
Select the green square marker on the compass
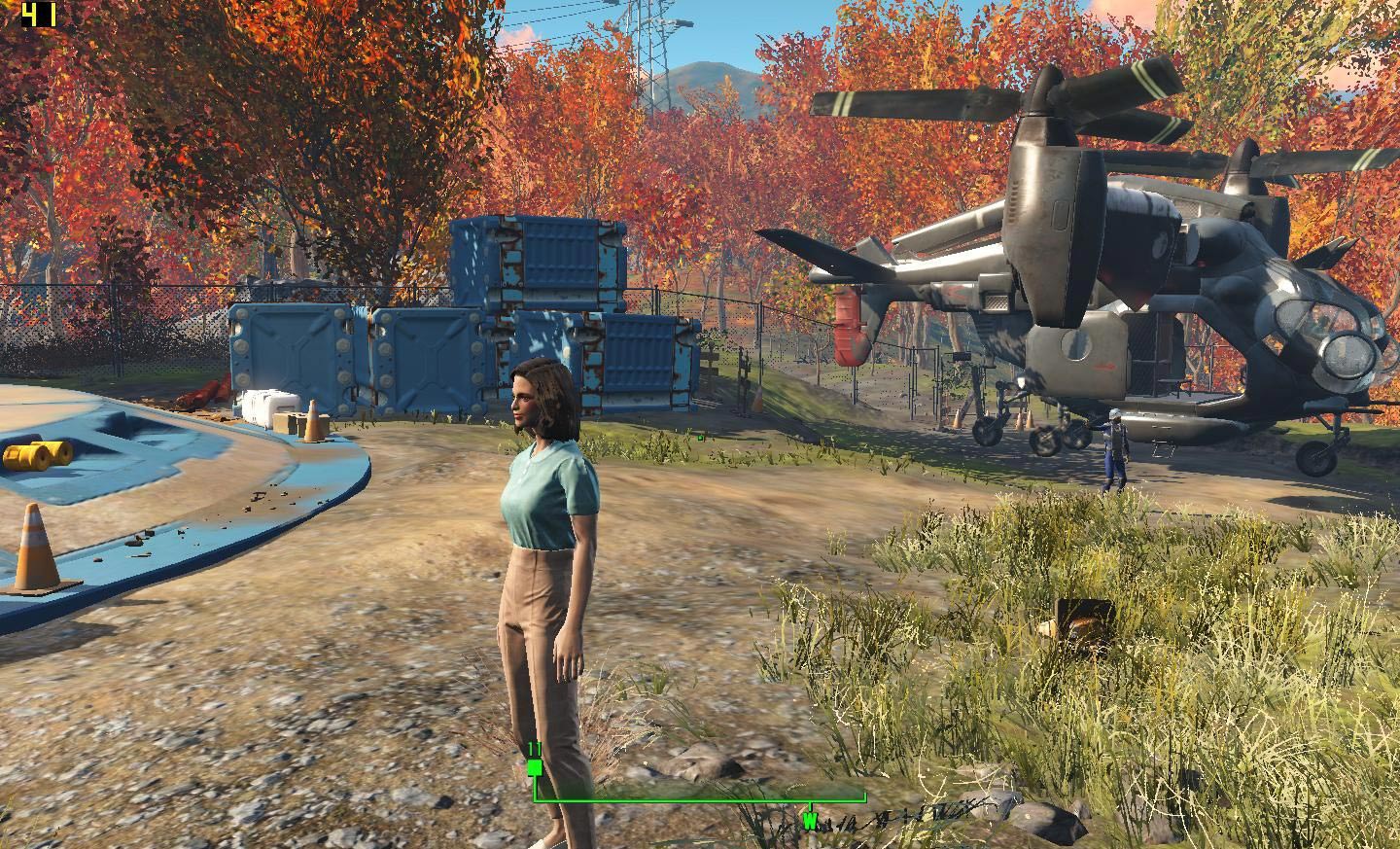534,767
